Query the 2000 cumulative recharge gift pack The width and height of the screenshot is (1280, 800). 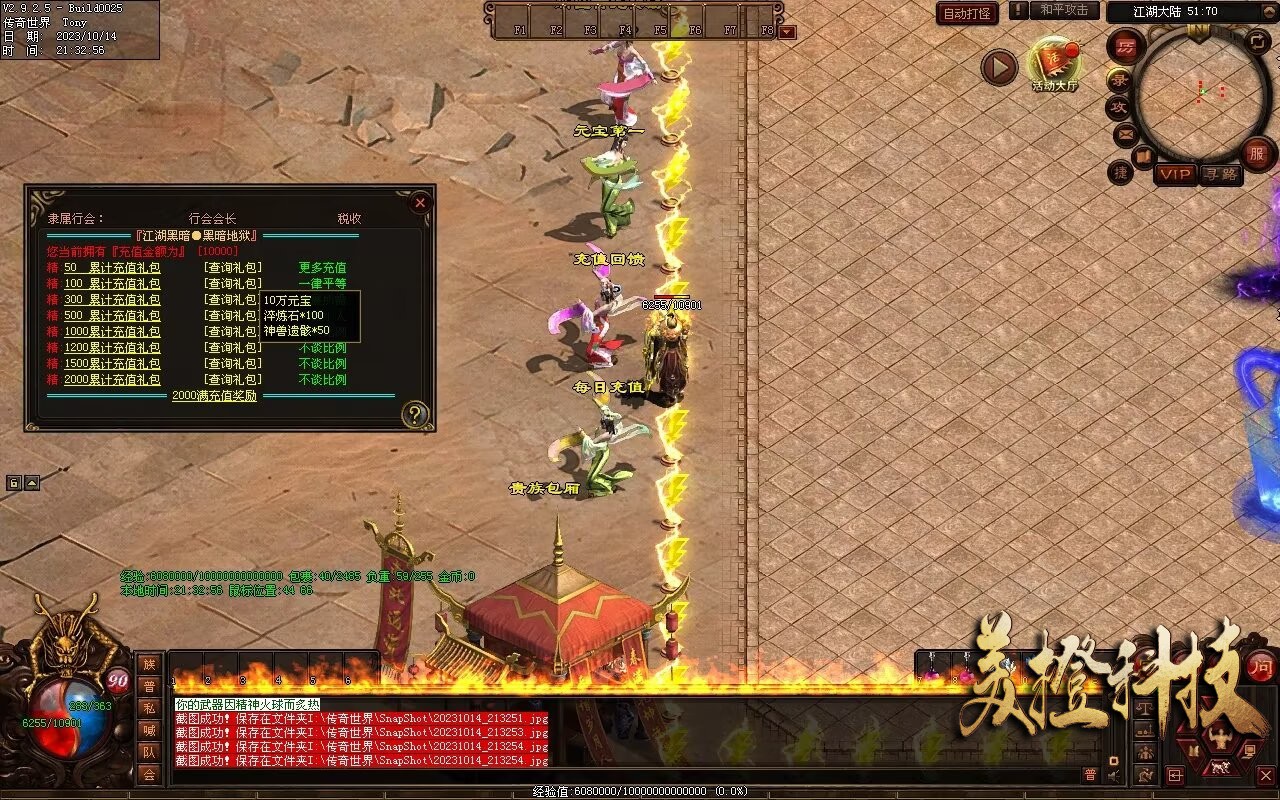[232, 380]
